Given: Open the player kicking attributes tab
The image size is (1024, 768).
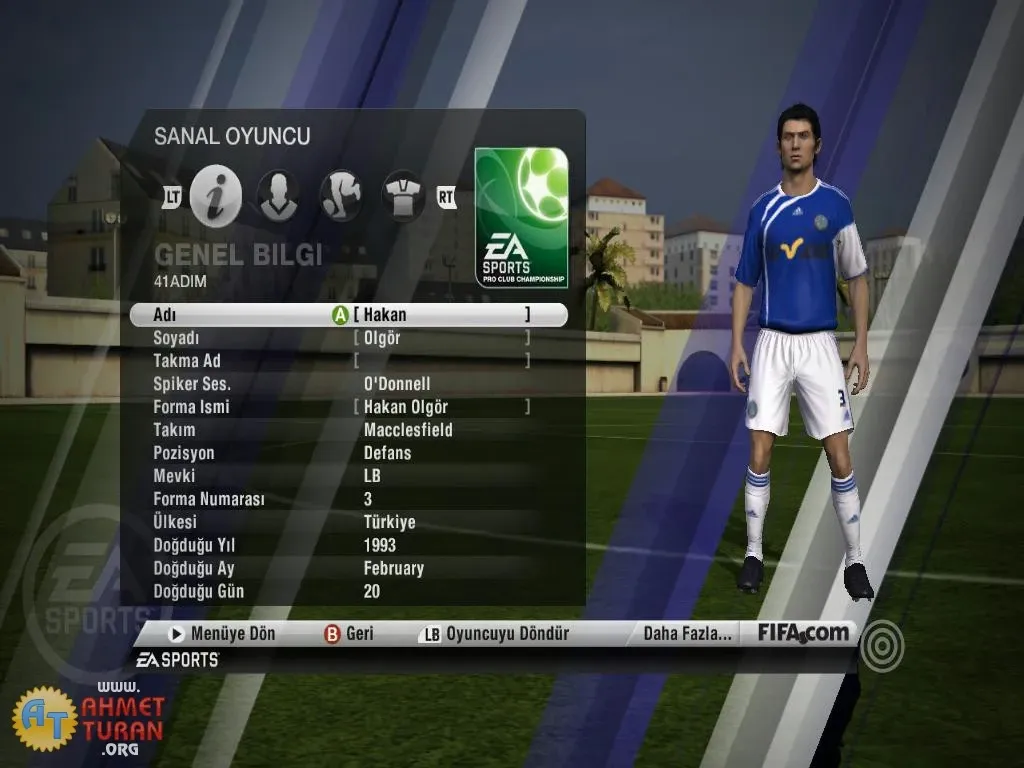Looking at the screenshot, I should [x=340, y=195].
